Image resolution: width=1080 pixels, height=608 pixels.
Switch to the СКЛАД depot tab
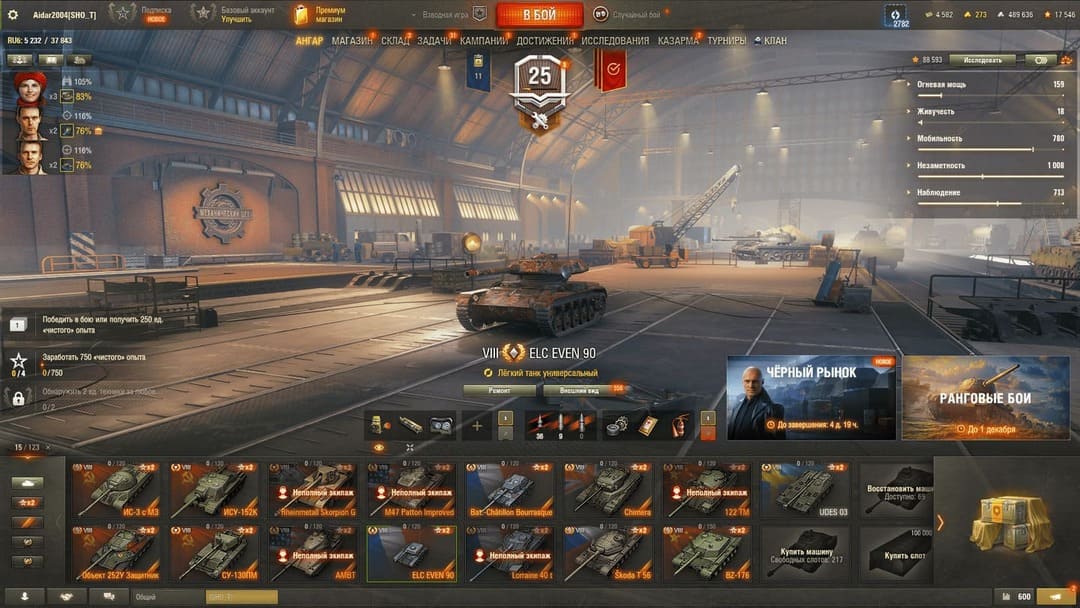395,41
